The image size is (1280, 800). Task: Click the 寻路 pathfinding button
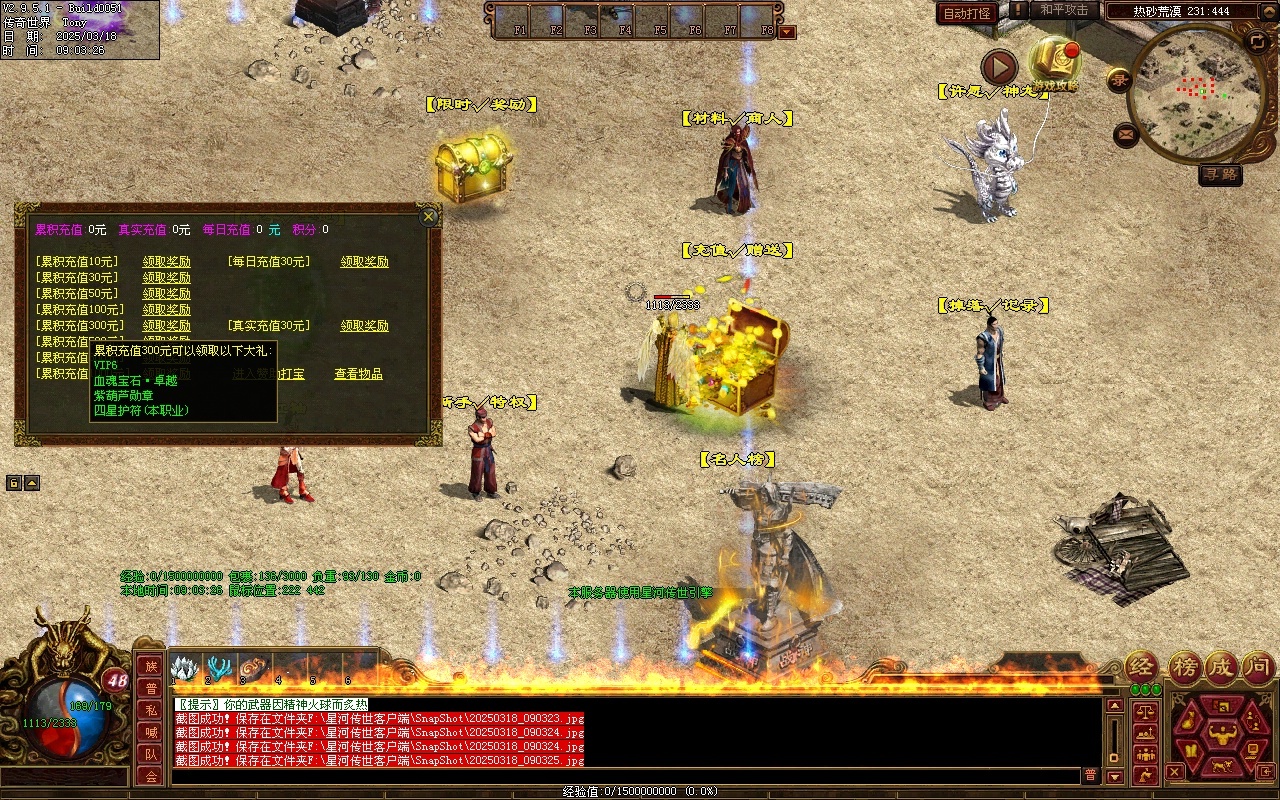click(1220, 174)
